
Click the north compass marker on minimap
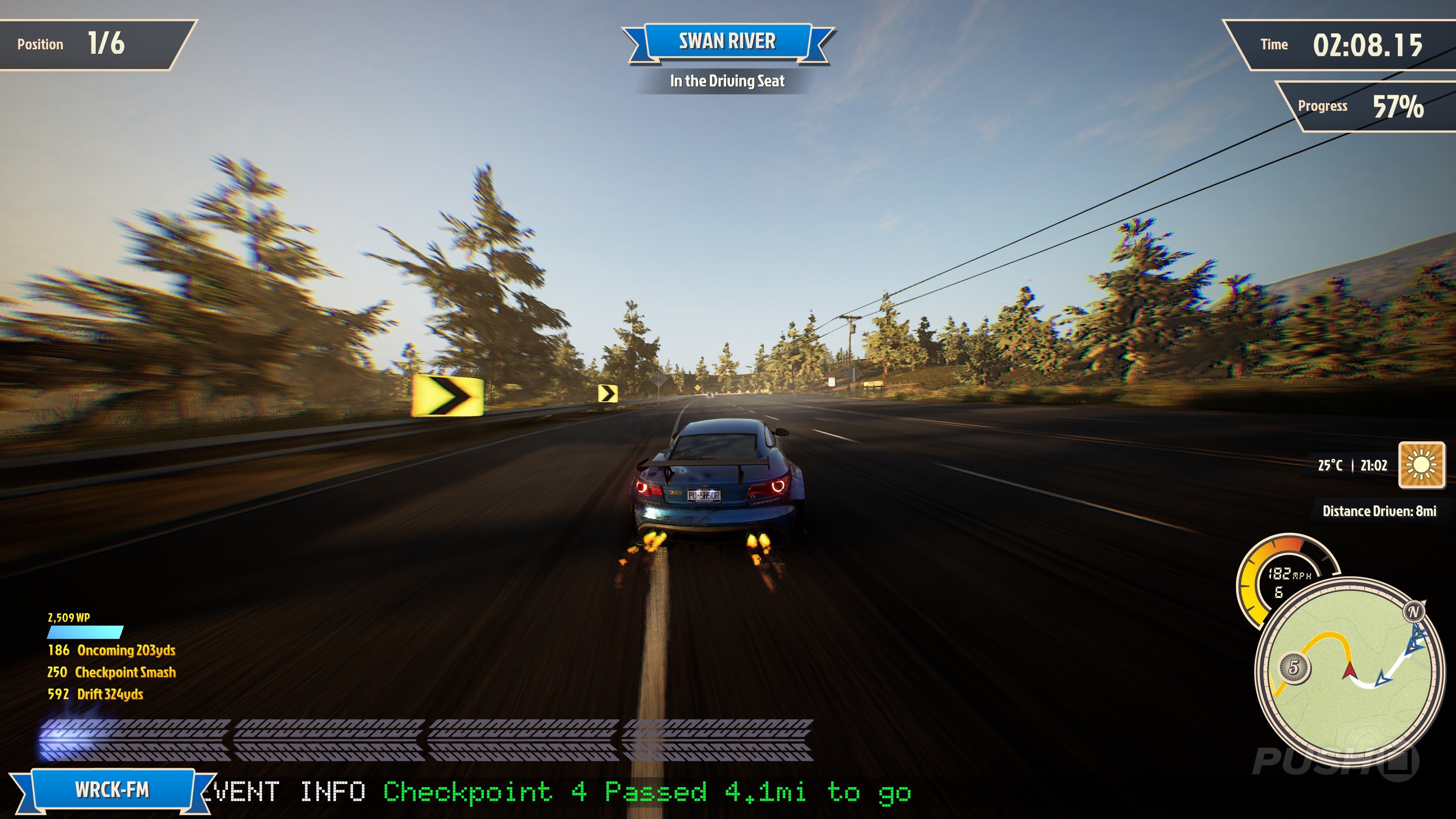tap(1414, 612)
